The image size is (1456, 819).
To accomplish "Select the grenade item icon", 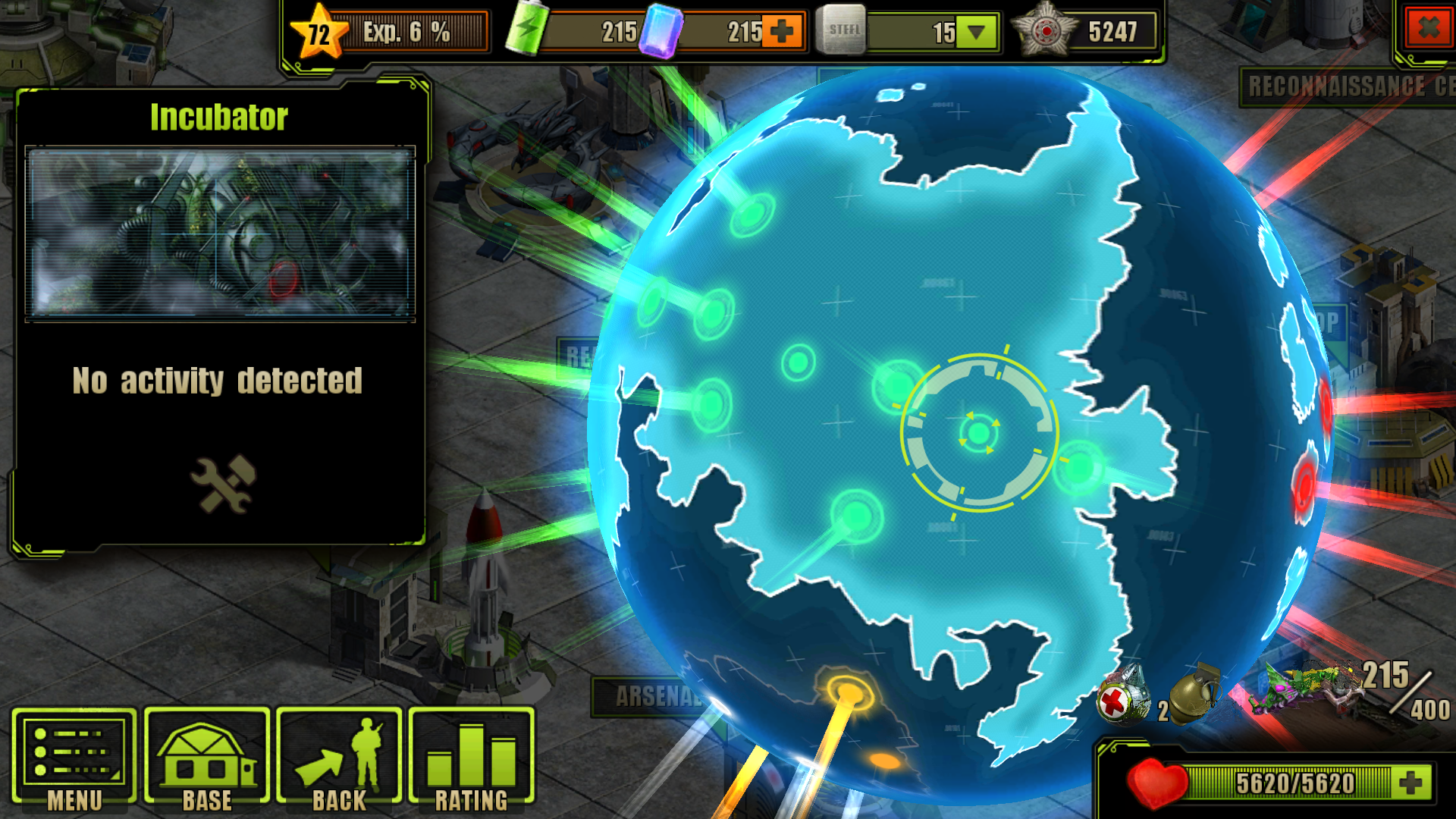I will click(1194, 694).
